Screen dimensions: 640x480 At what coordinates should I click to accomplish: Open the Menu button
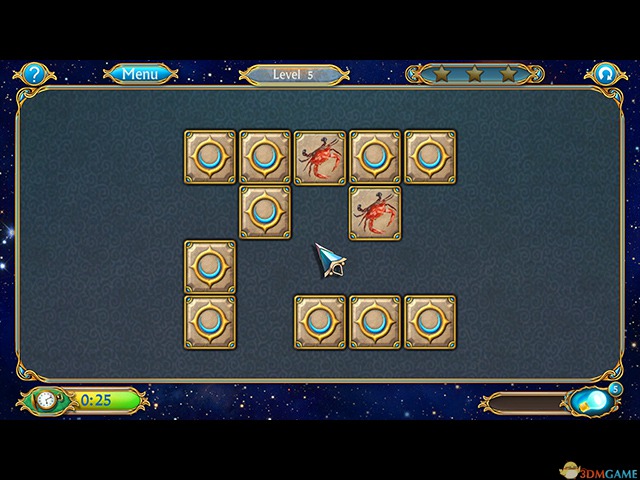coord(140,73)
